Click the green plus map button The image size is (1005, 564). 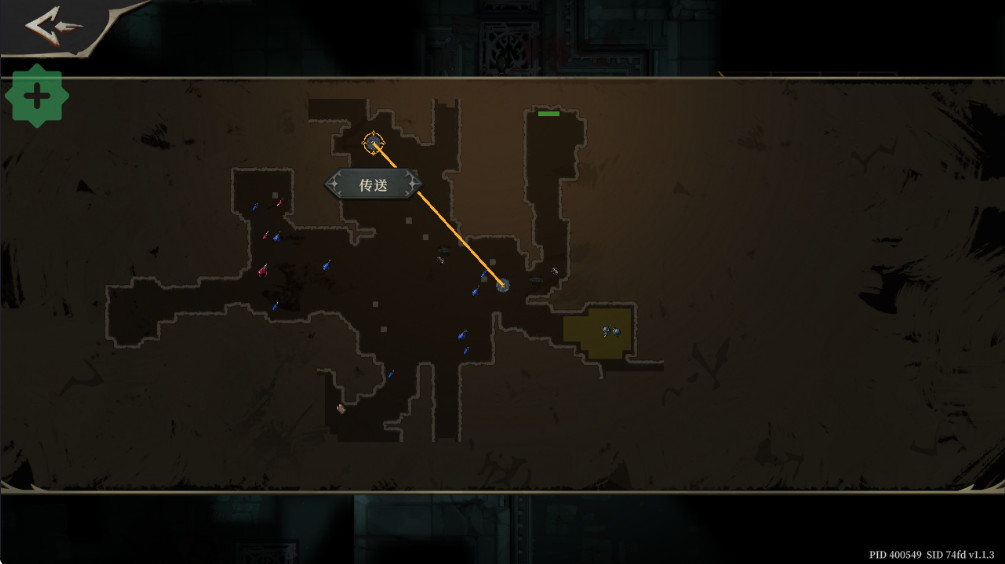(37, 97)
